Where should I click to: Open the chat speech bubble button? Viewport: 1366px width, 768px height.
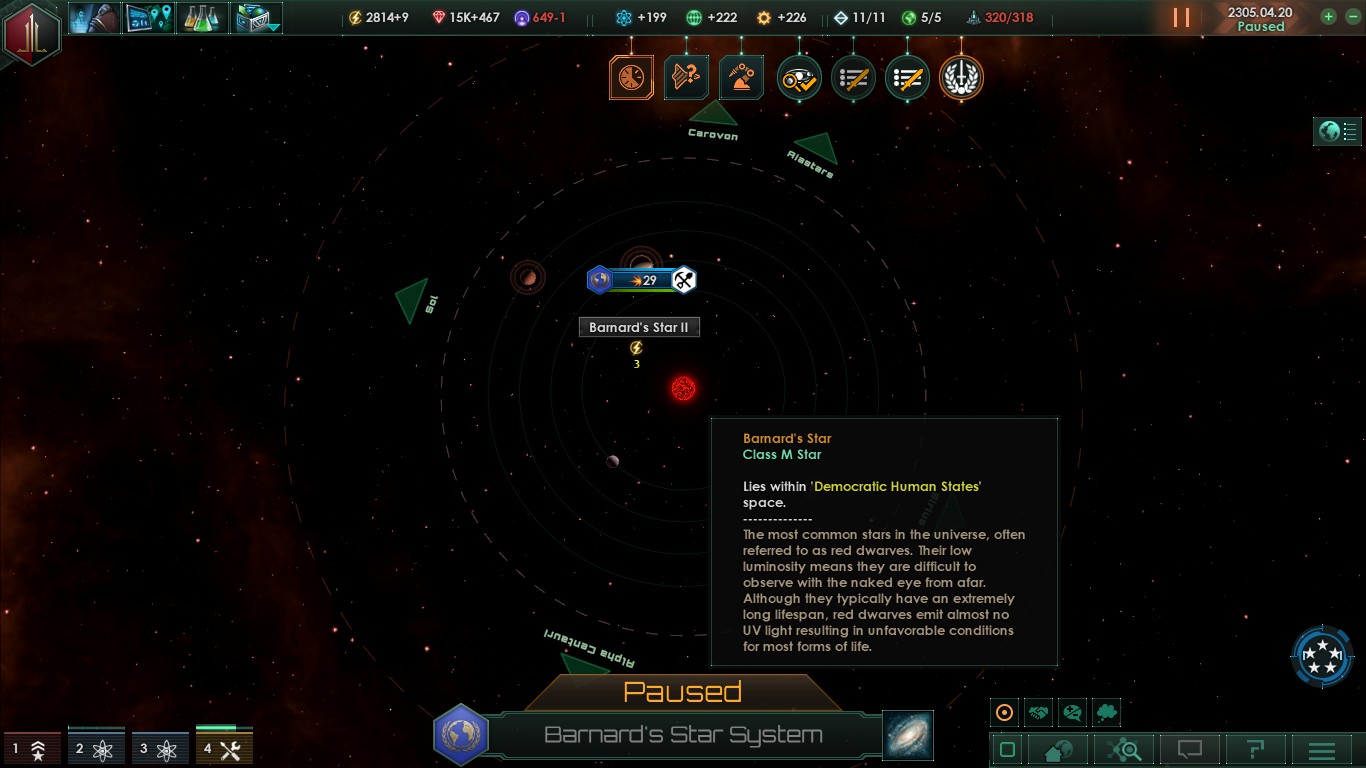(1189, 750)
